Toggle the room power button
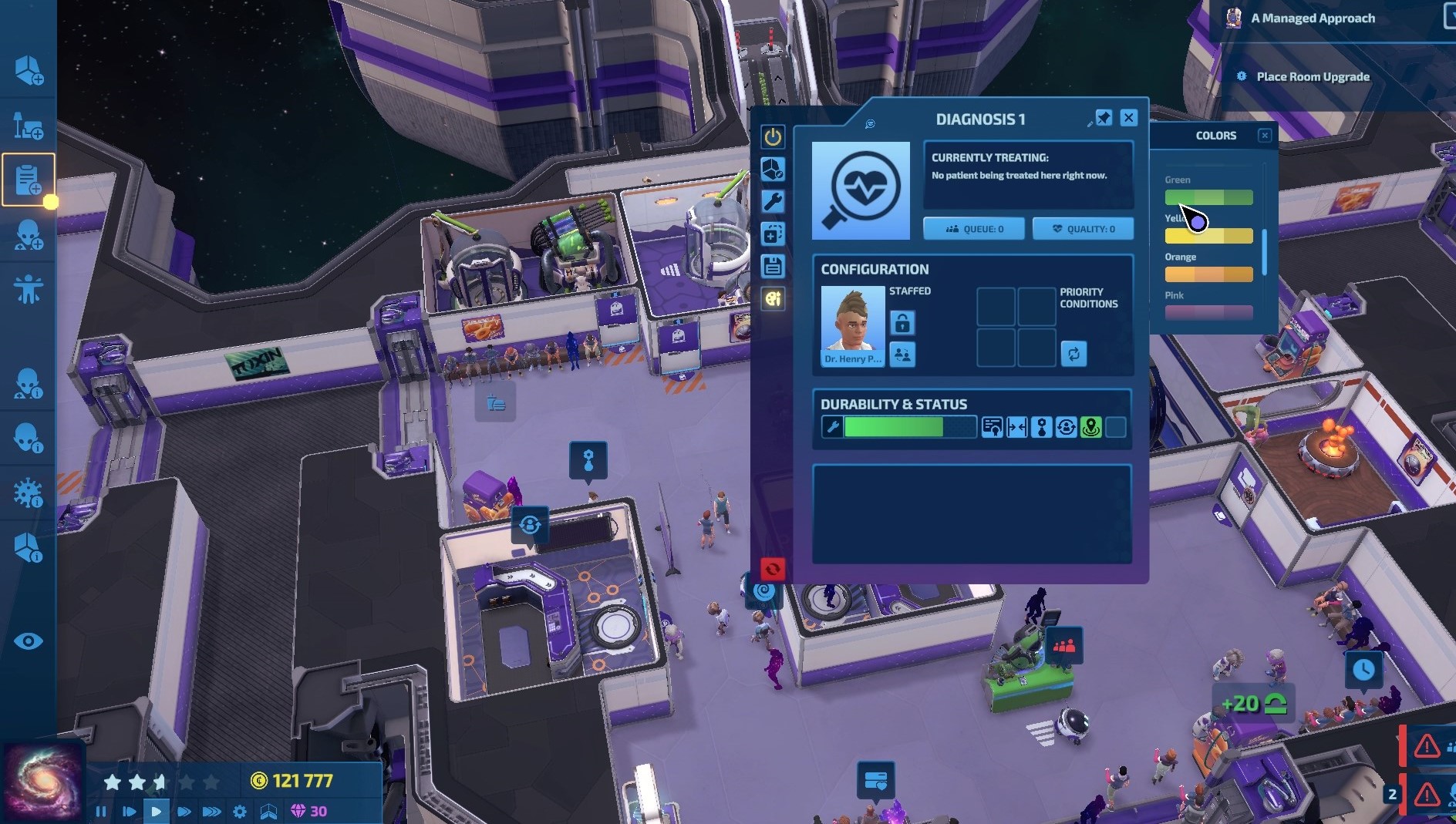 point(773,137)
